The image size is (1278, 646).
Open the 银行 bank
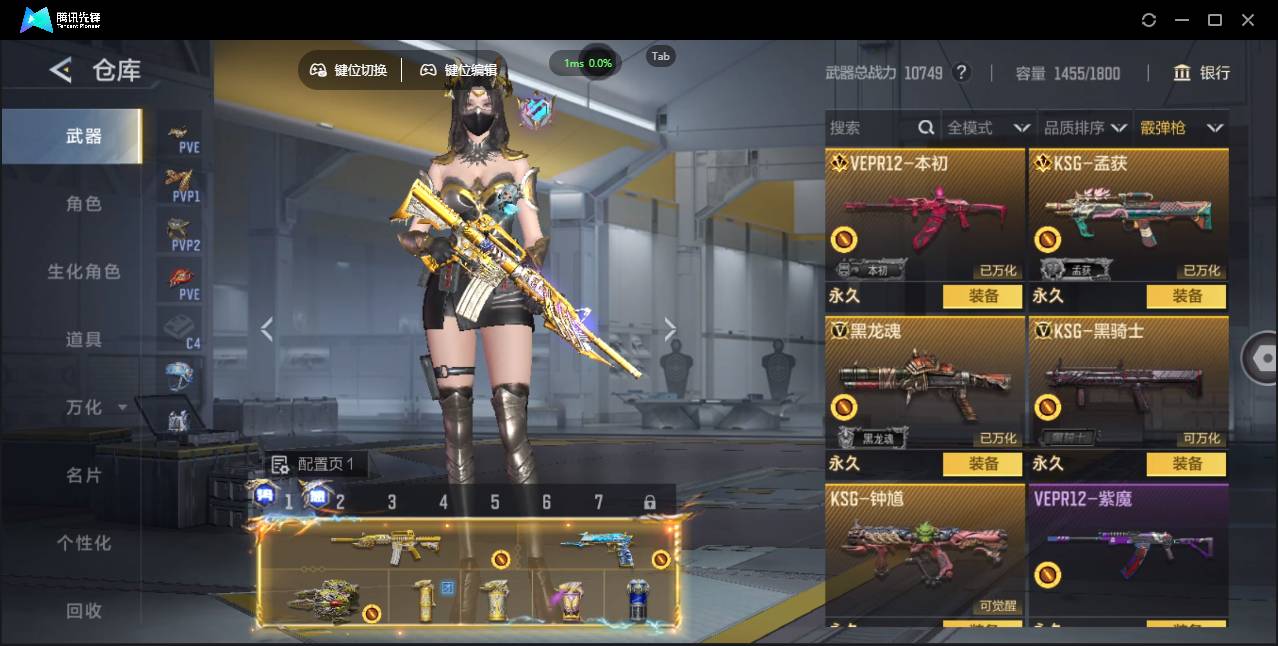pyautogui.click(x=1202, y=73)
